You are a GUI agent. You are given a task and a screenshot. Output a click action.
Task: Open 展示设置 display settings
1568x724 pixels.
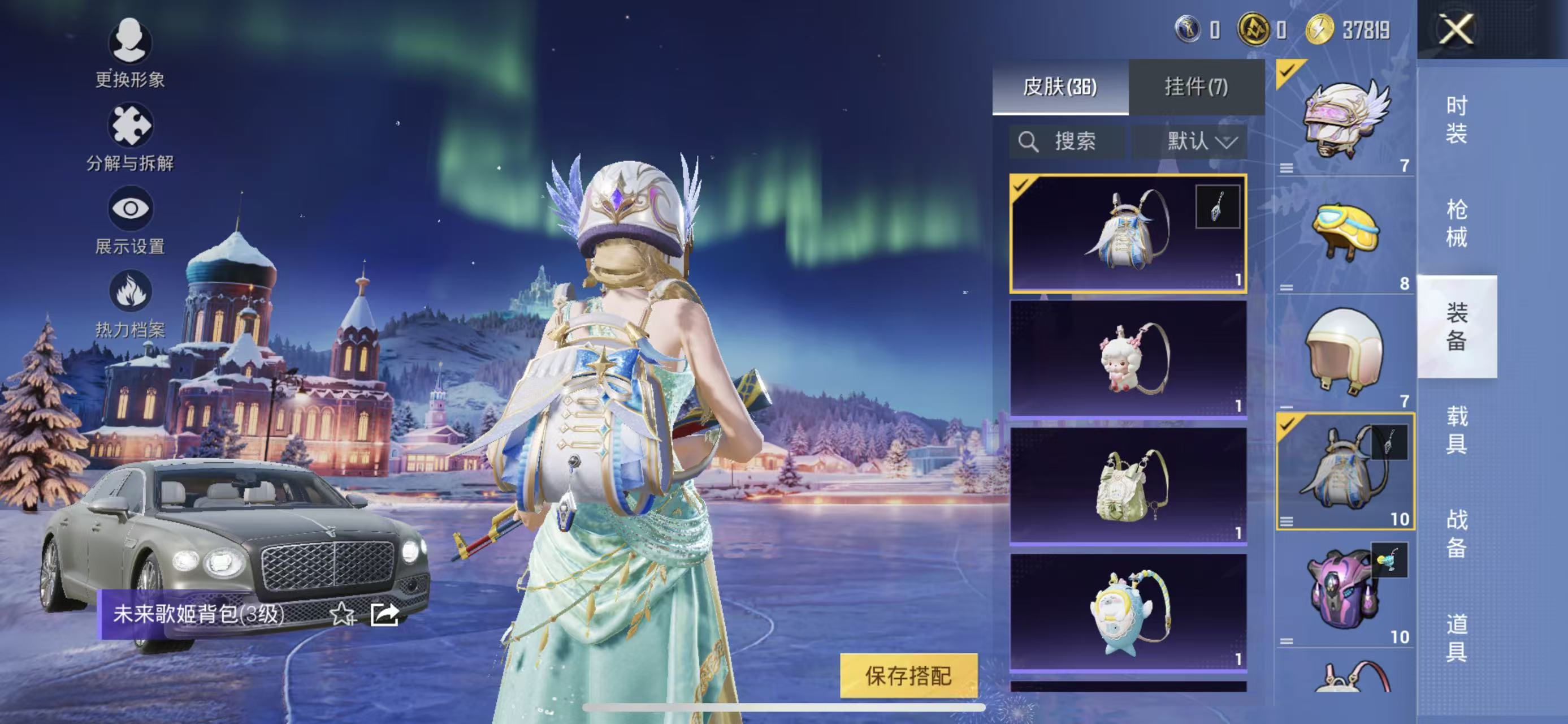[x=129, y=221]
